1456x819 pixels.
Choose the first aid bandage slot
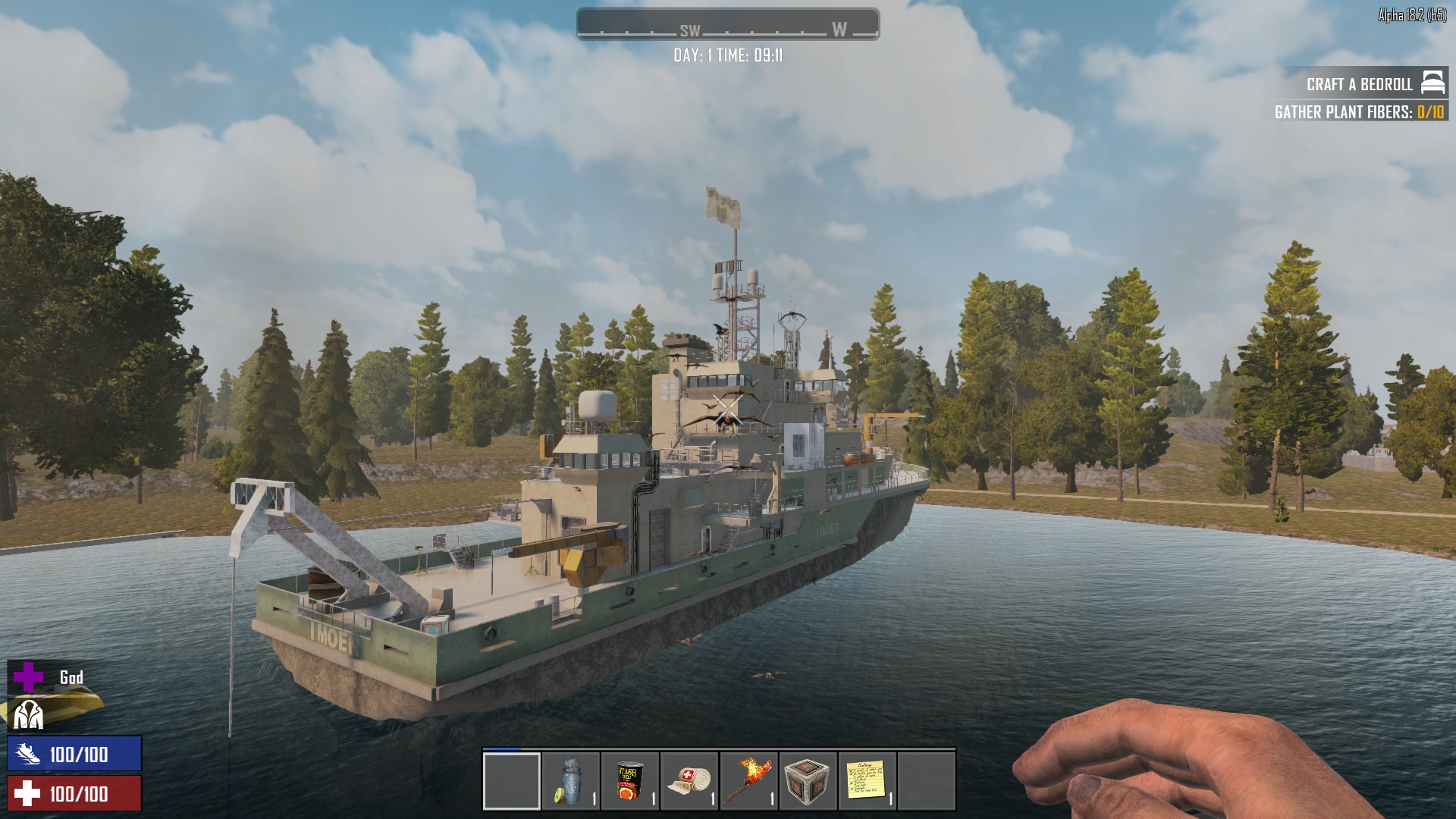point(689,782)
